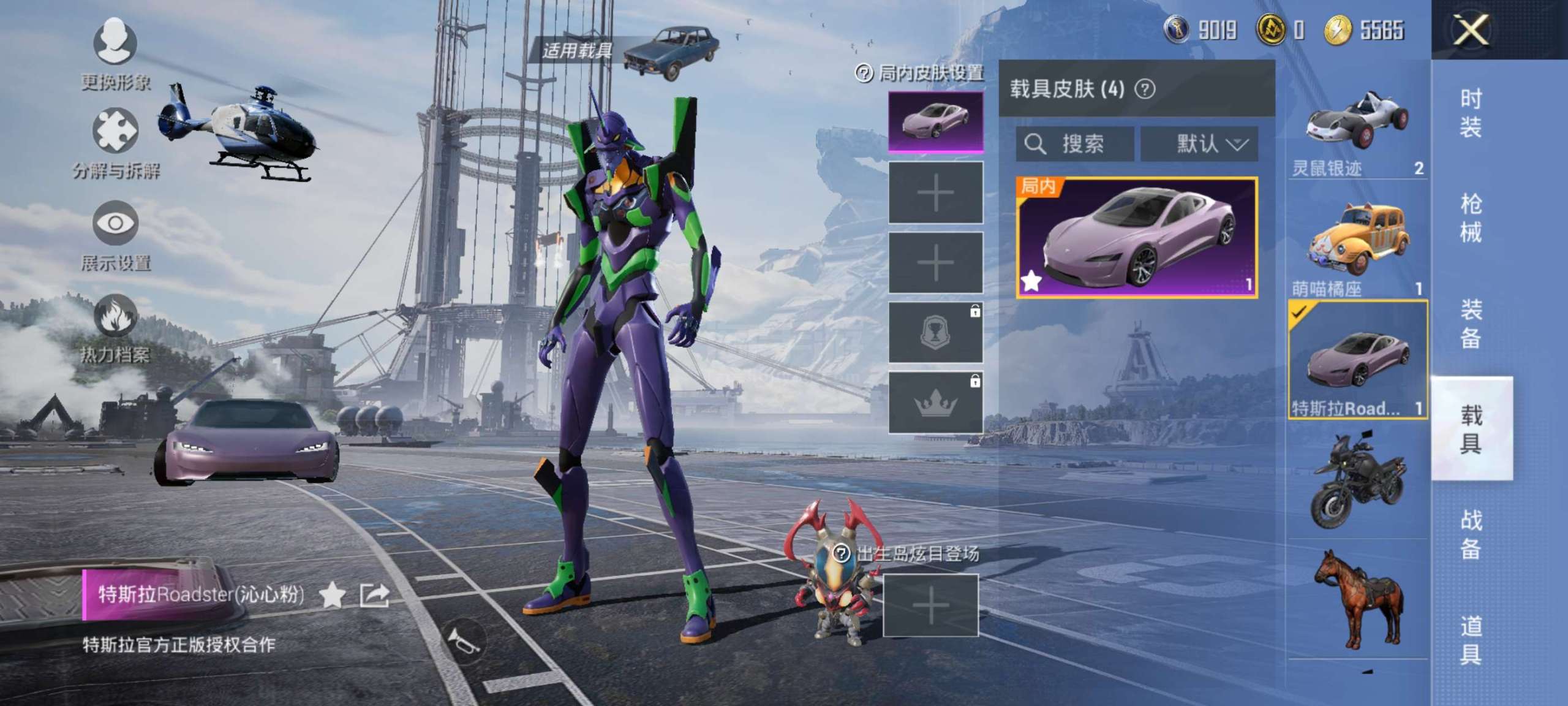Image resolution: width=1568 pixels, height=706 pixels.
Task: Choose the motorcycle vehicle in the list
Action: click(1357, 481)
